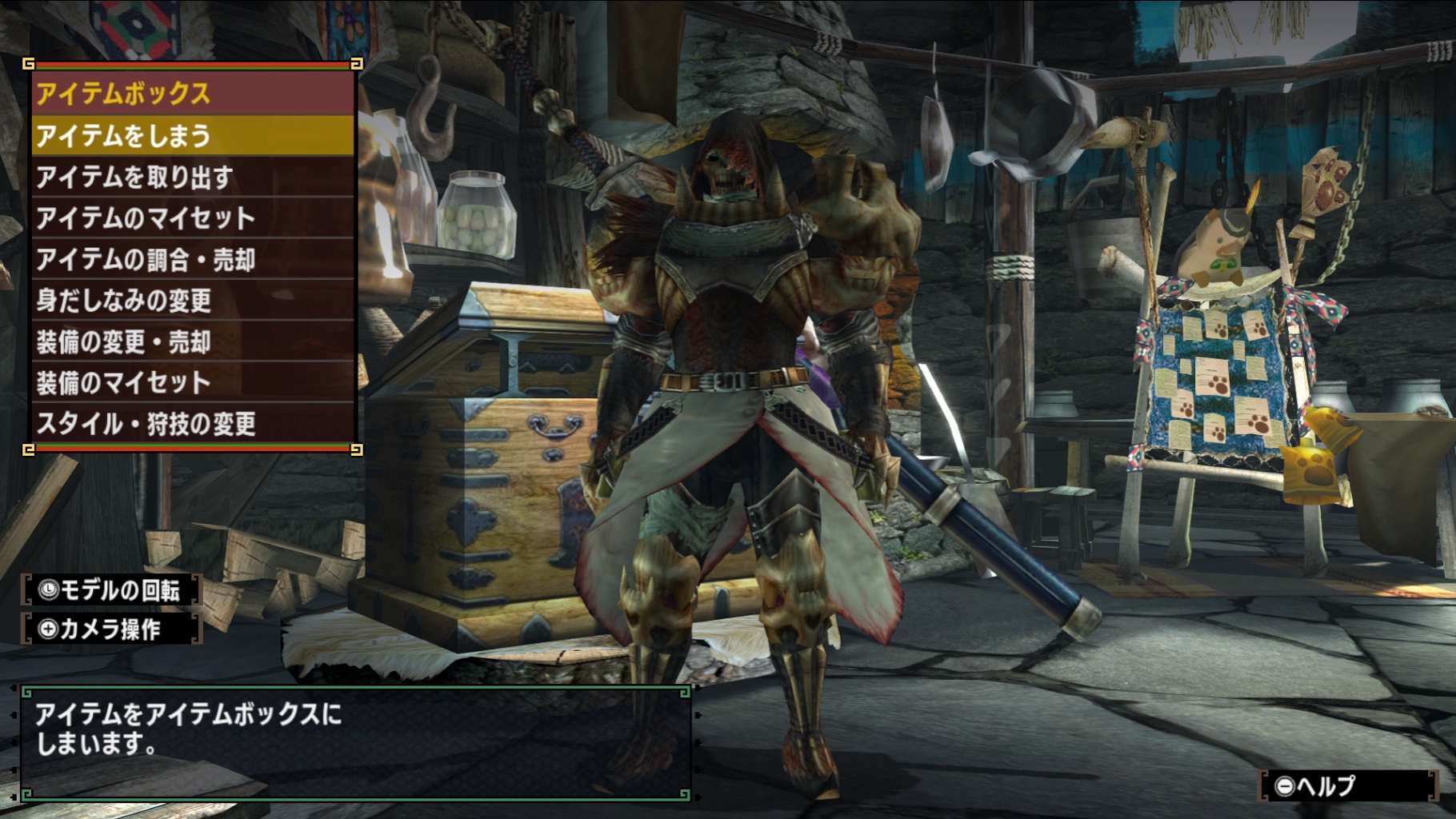The image size is (1456, 819).
Task: Select スタイル・狩技の変更
Action: pyautogui.click(x=192, y=423)
